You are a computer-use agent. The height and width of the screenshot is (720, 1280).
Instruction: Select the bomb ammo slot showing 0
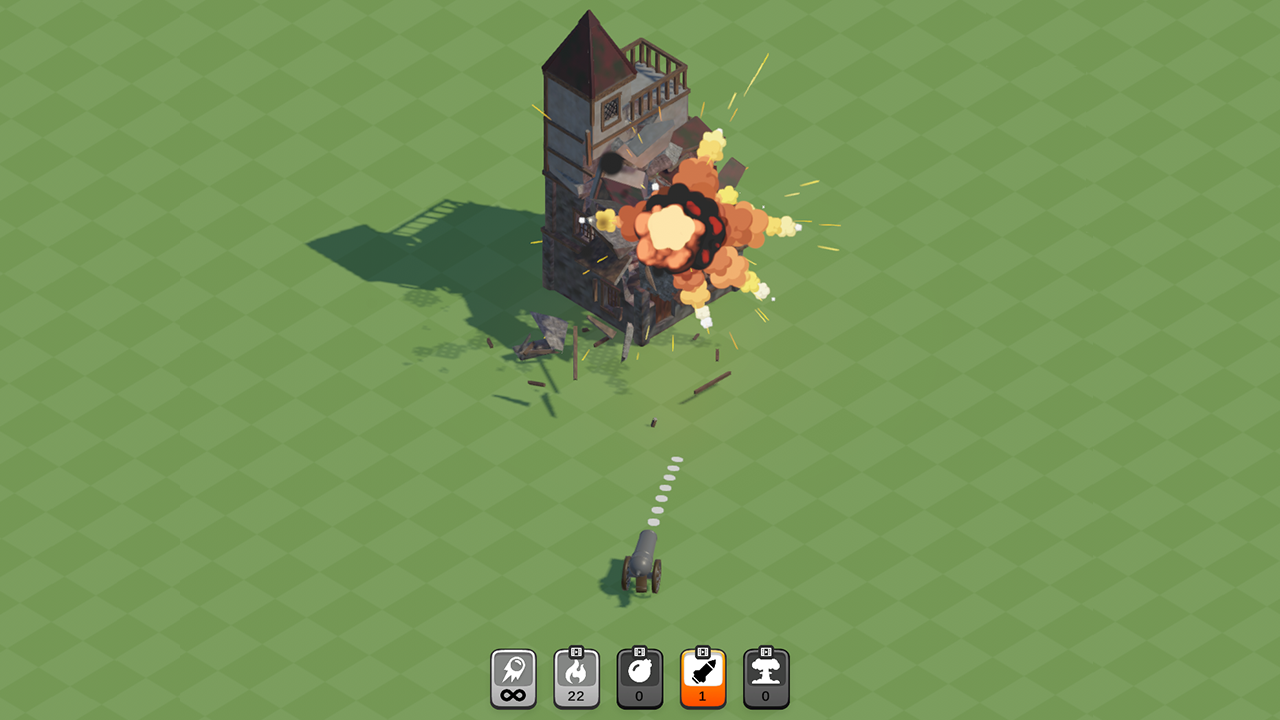tap(639, 677)
